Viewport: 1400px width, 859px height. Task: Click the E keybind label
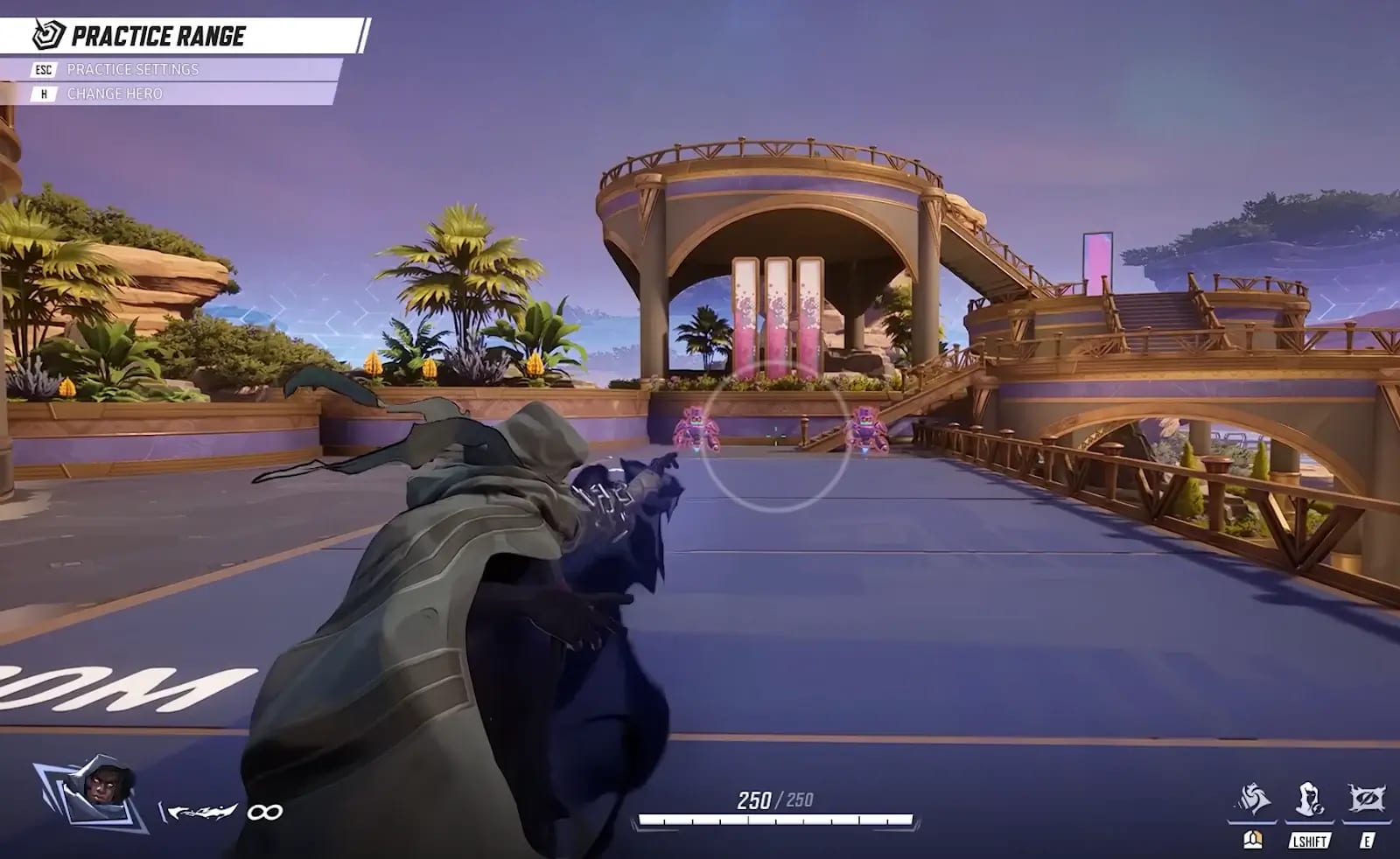[x=1368, y=840]
